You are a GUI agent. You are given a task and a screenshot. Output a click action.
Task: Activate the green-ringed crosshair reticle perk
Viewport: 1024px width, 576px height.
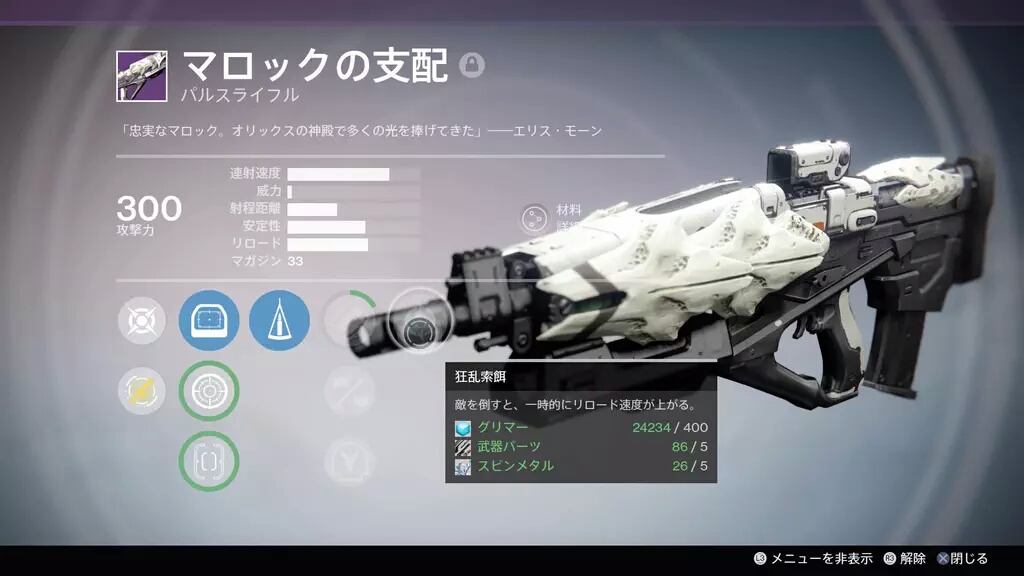[x=209, y=391]
